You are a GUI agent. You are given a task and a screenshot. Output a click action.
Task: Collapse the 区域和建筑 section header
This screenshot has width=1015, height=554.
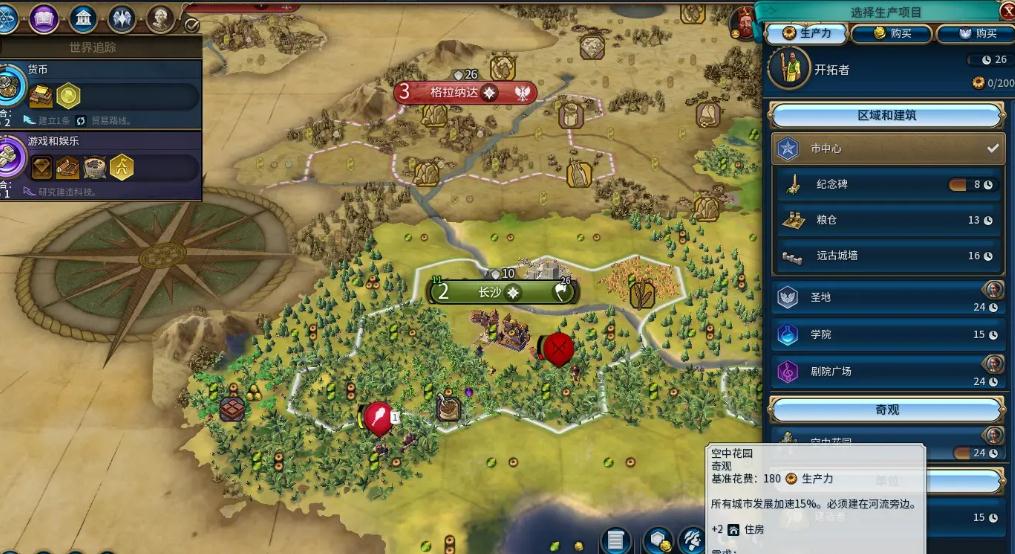pyautogui.click(x=886, y=116)
